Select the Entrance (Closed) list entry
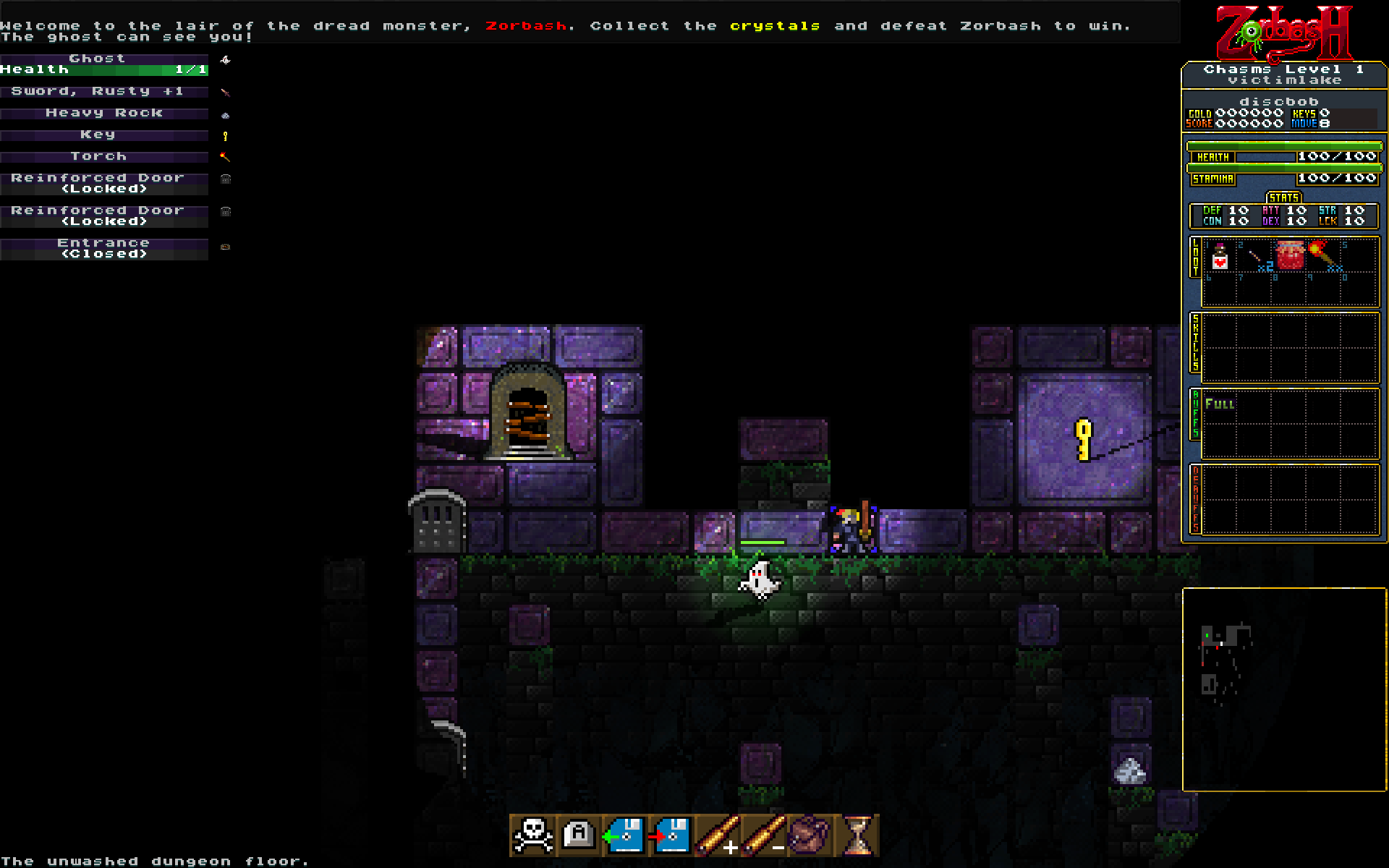The width and height of the screenshot is (1389, 868). coord(104,249)
